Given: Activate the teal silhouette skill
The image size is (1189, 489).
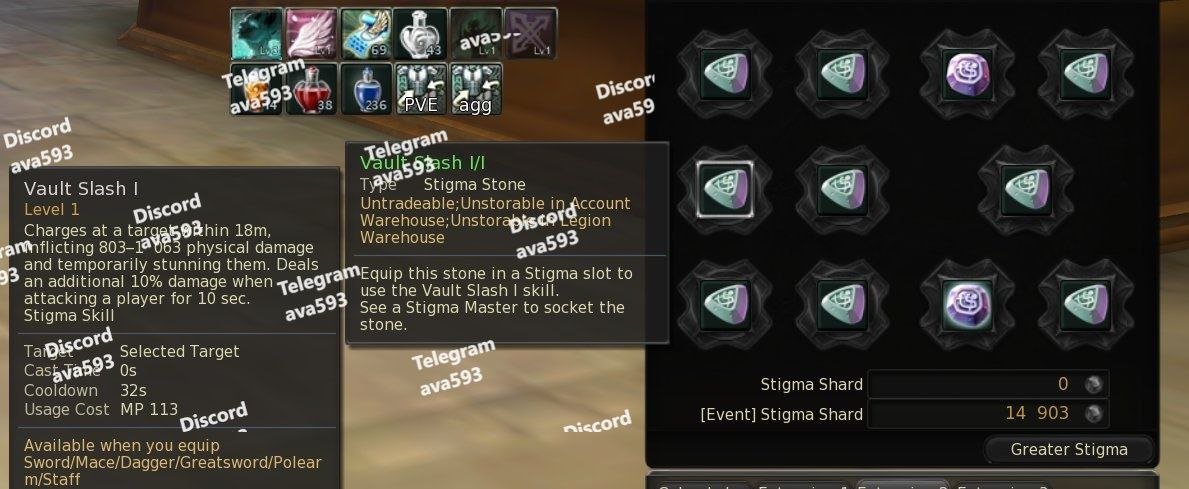Looking at the screenshot, I should [x=256, y=34].
